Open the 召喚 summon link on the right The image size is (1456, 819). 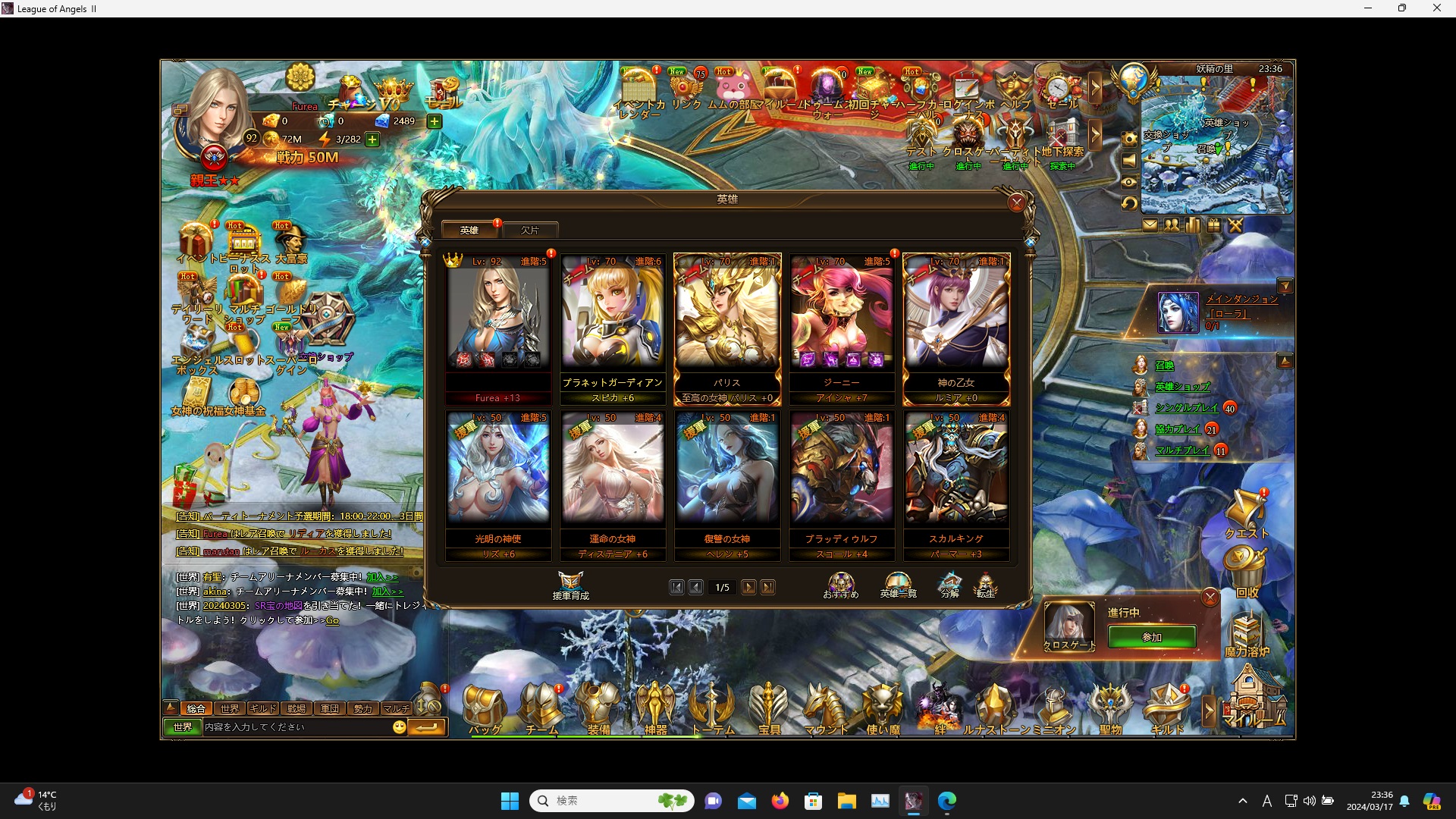(x=1165, y=366)
